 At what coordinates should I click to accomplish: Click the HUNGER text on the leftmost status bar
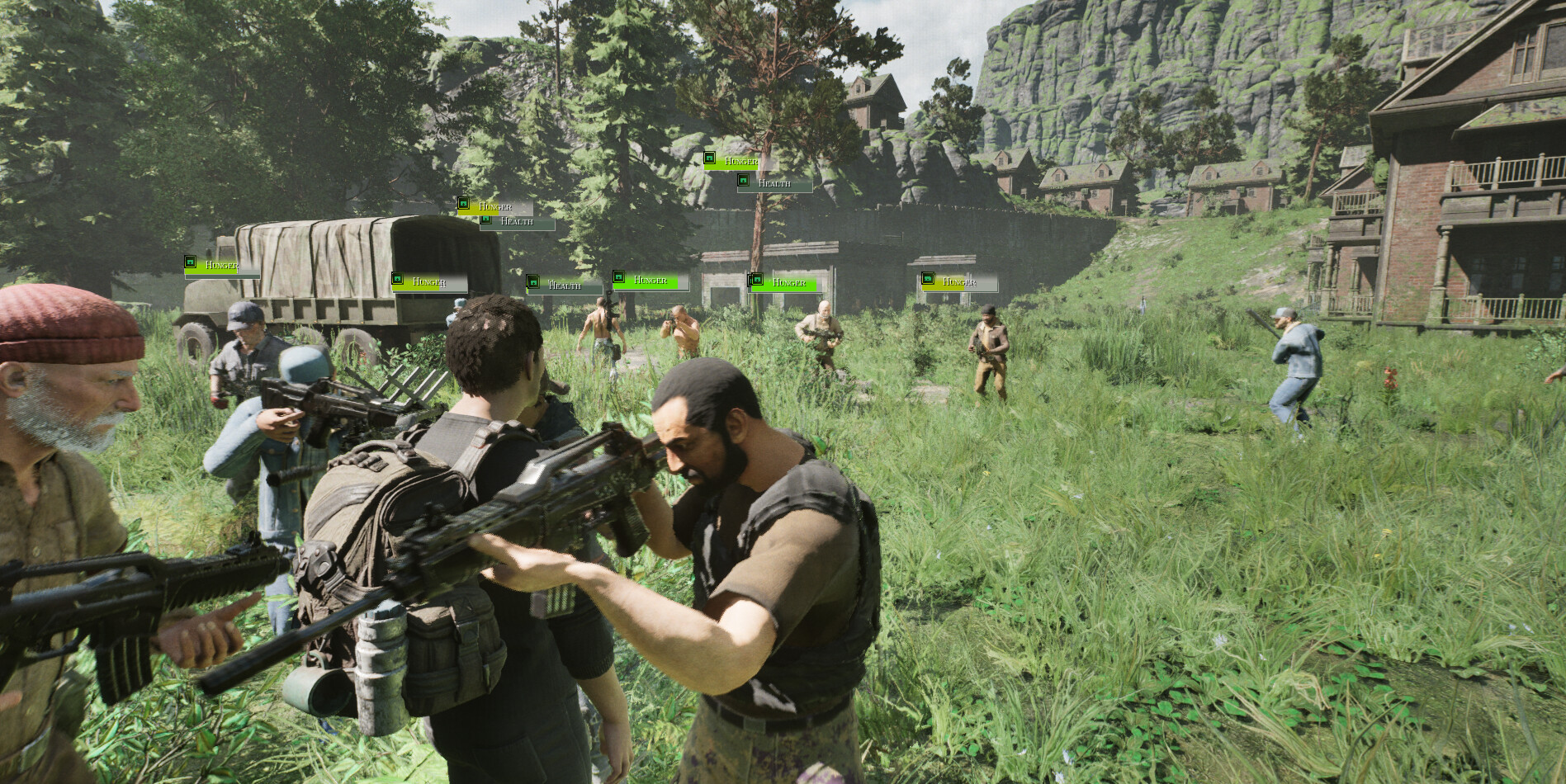(222, 265)
